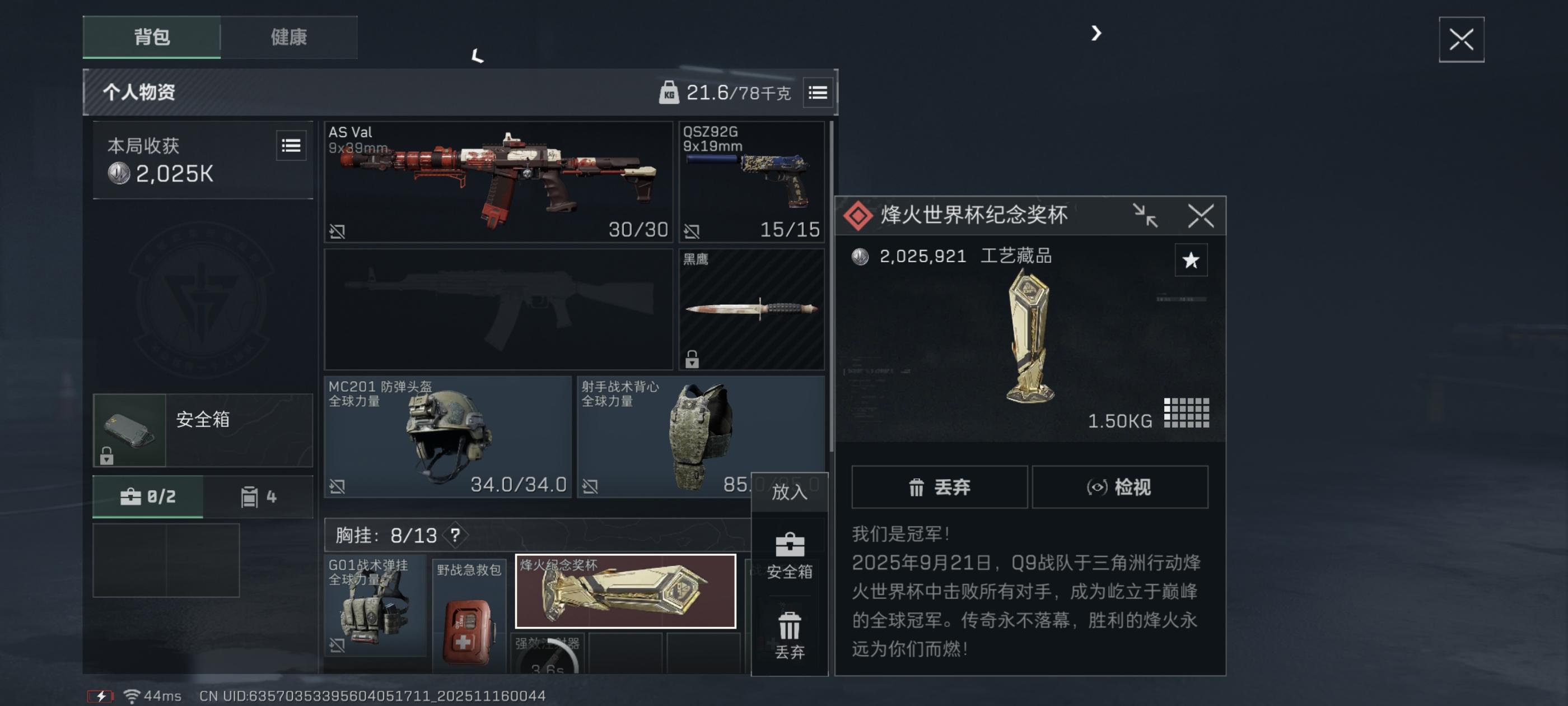This screenshot has width=1568, height=706.
Task: Open the 本局收获 earnings detail icon
Action: point(290,146)
